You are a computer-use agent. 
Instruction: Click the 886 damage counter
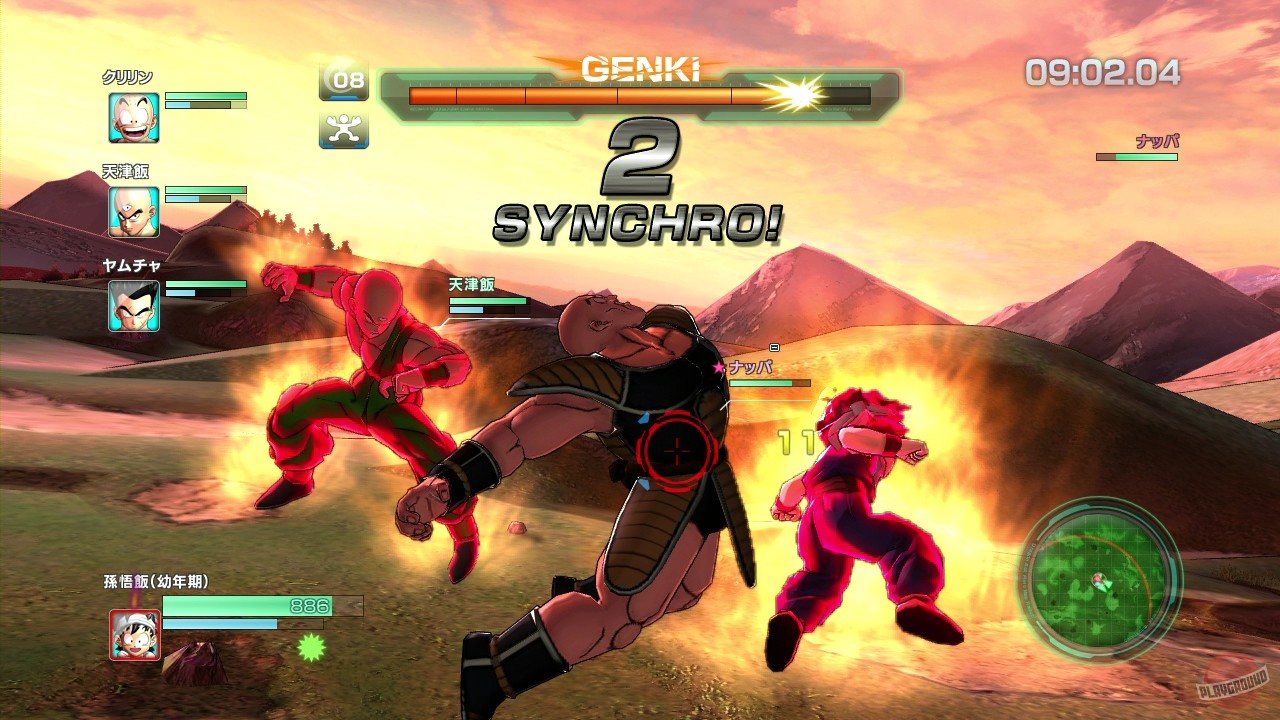[x=310, y=604]
